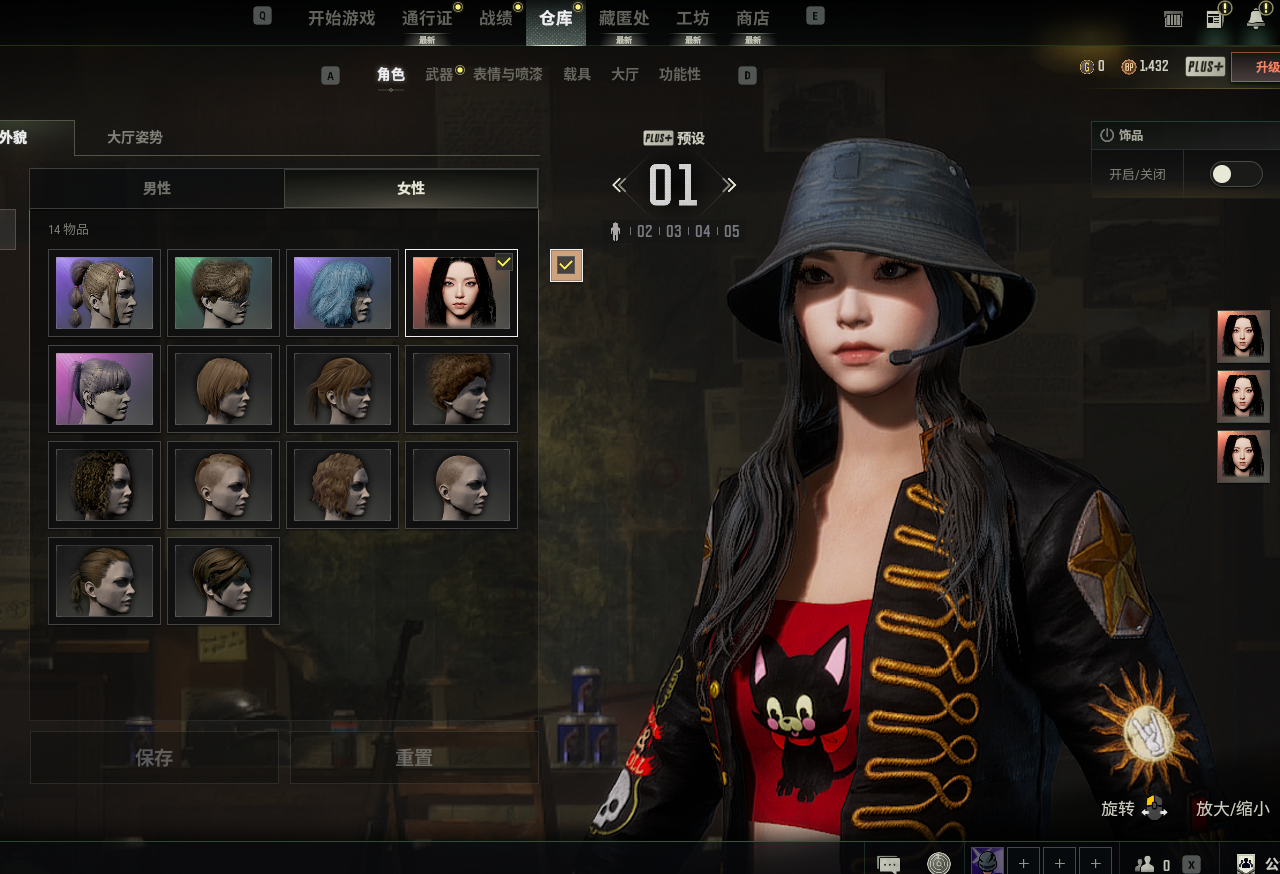
Task: Click the 保存 save button
Action: coord(154,758)
